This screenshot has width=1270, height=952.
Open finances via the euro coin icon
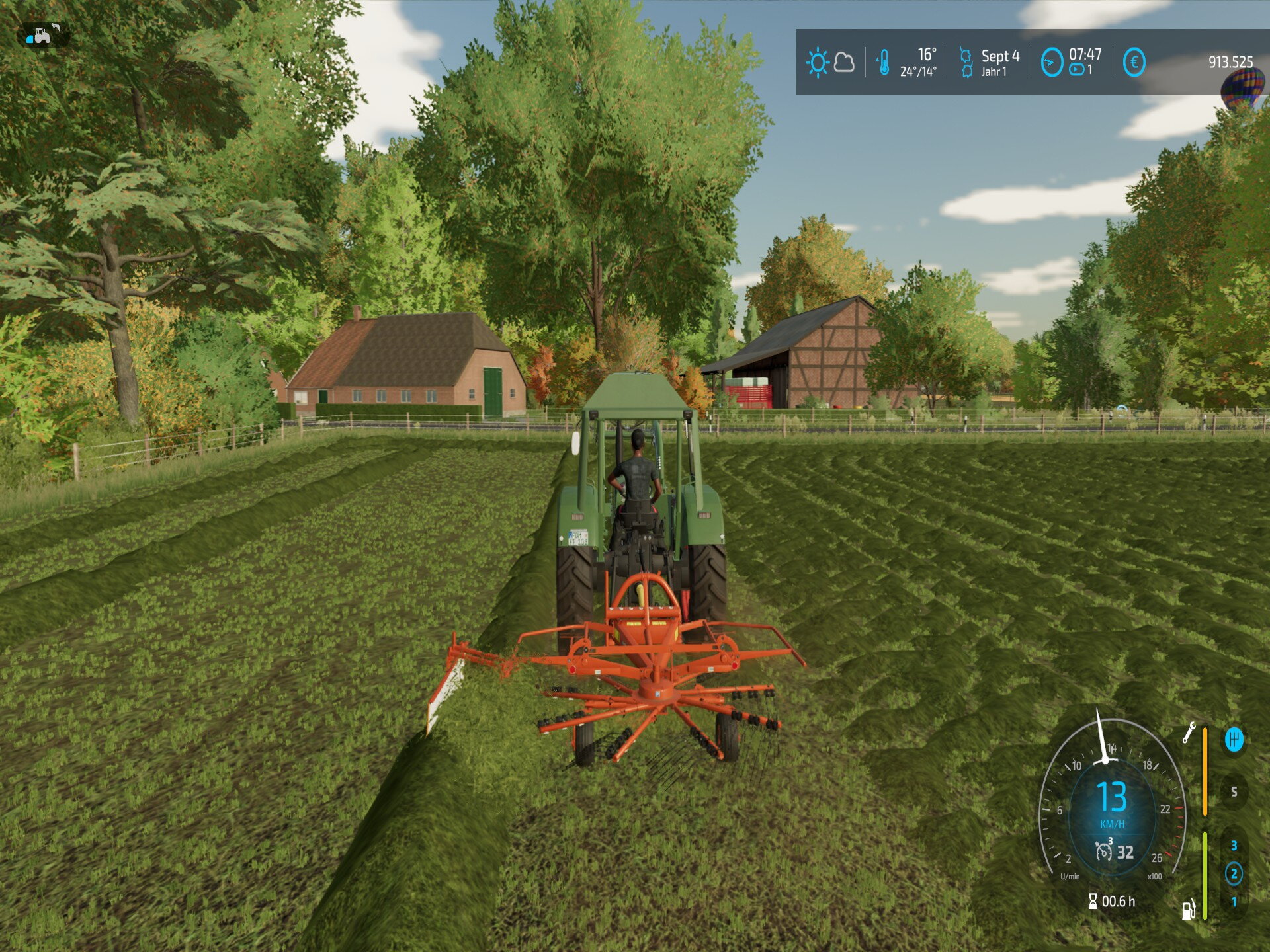click(x=1134, y=63)
